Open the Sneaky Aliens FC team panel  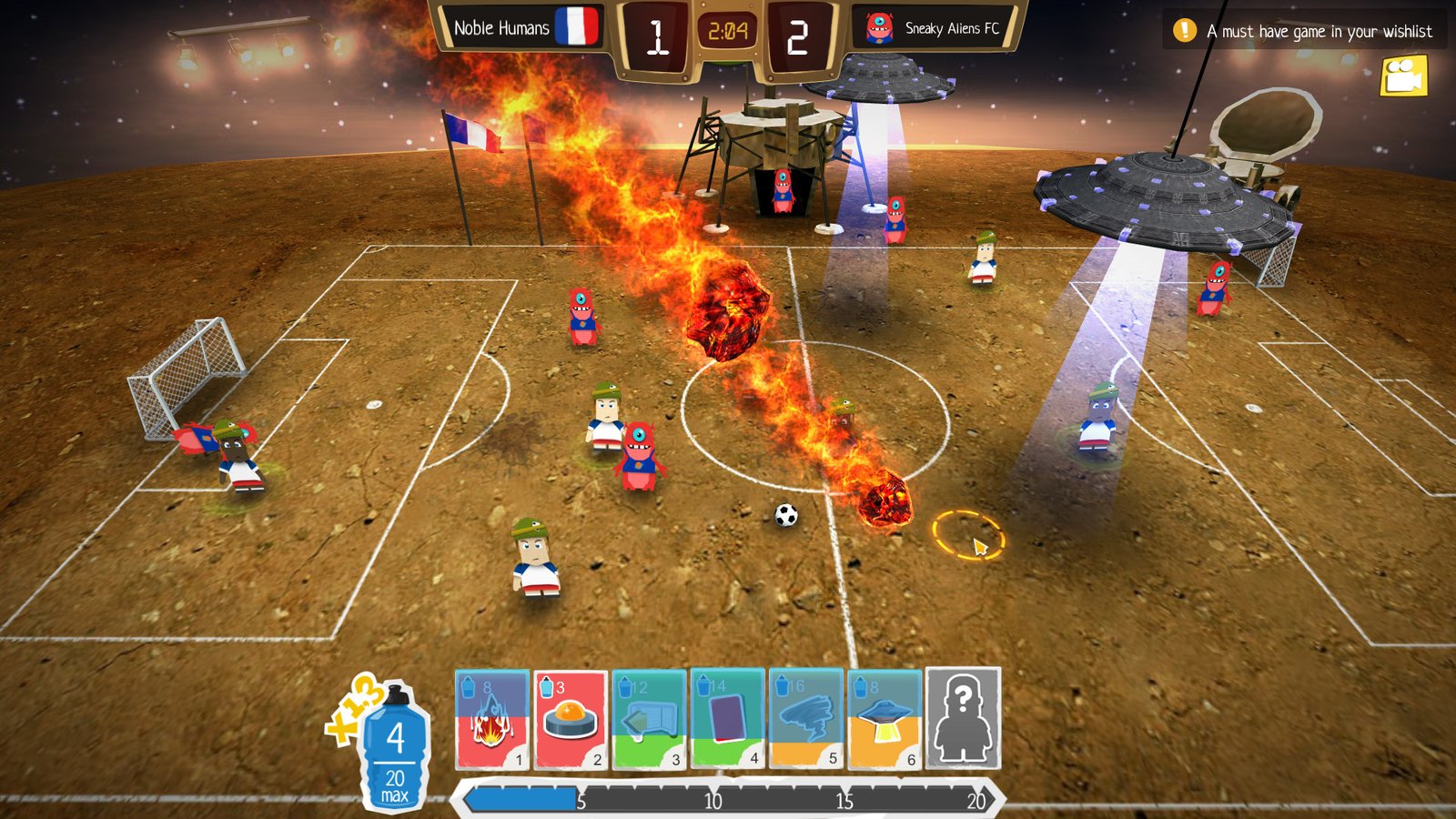[x=949, y=28]
